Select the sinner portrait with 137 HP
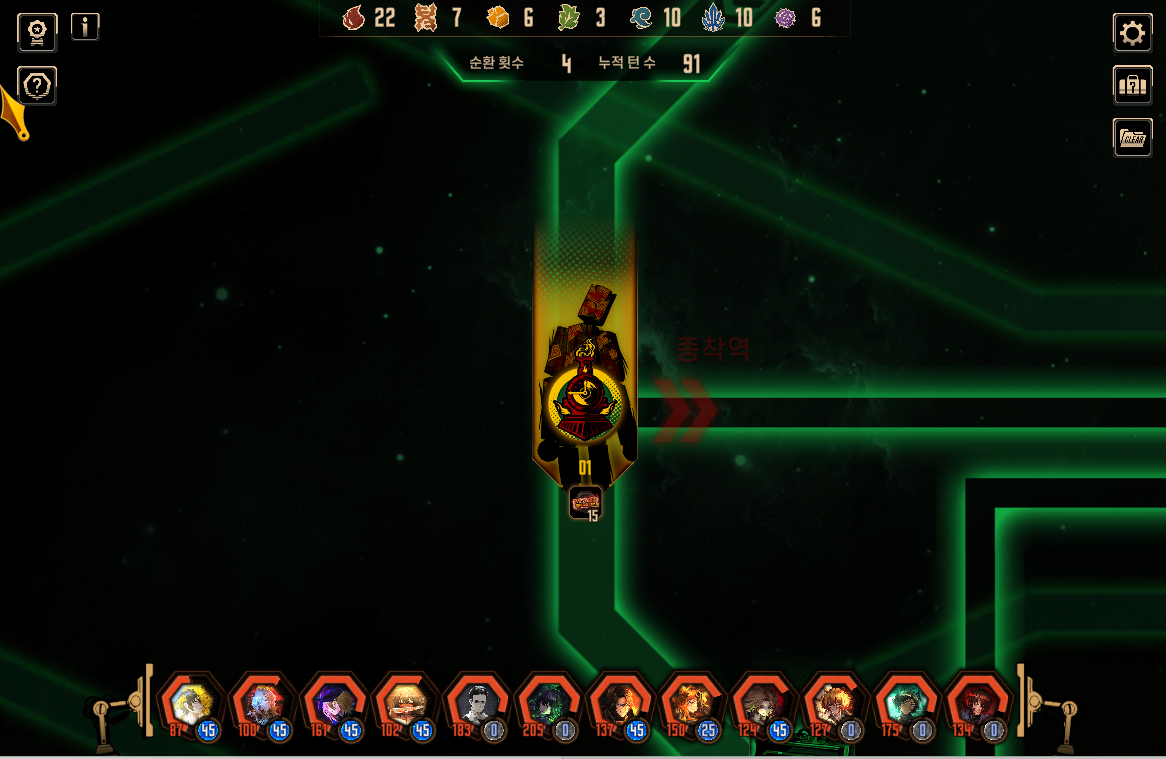The height and width of the screenshot is (759, 1166). pyautogui.click(x=620, y=705)
